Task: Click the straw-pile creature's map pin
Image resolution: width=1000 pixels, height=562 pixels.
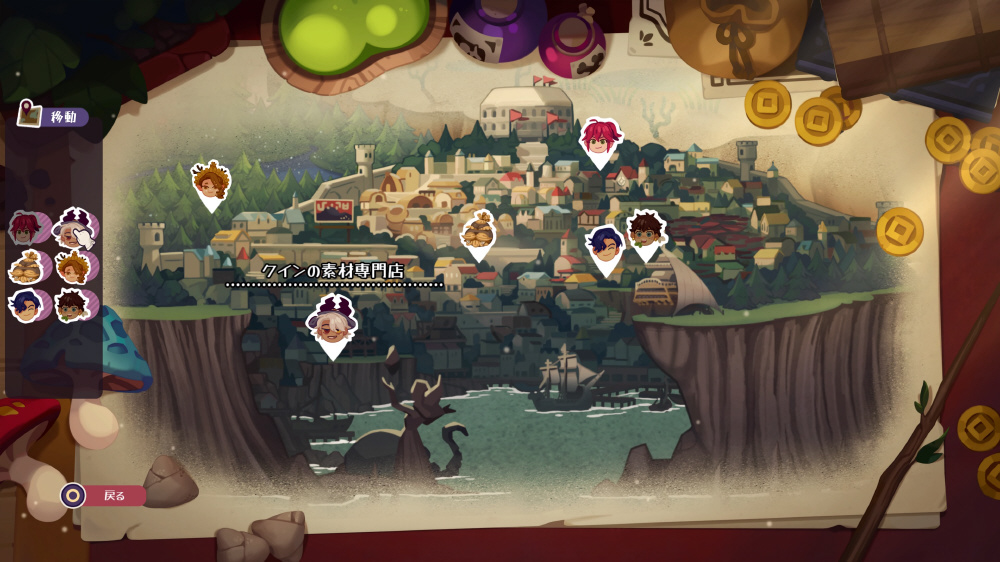Action: (x=478, y=232)
